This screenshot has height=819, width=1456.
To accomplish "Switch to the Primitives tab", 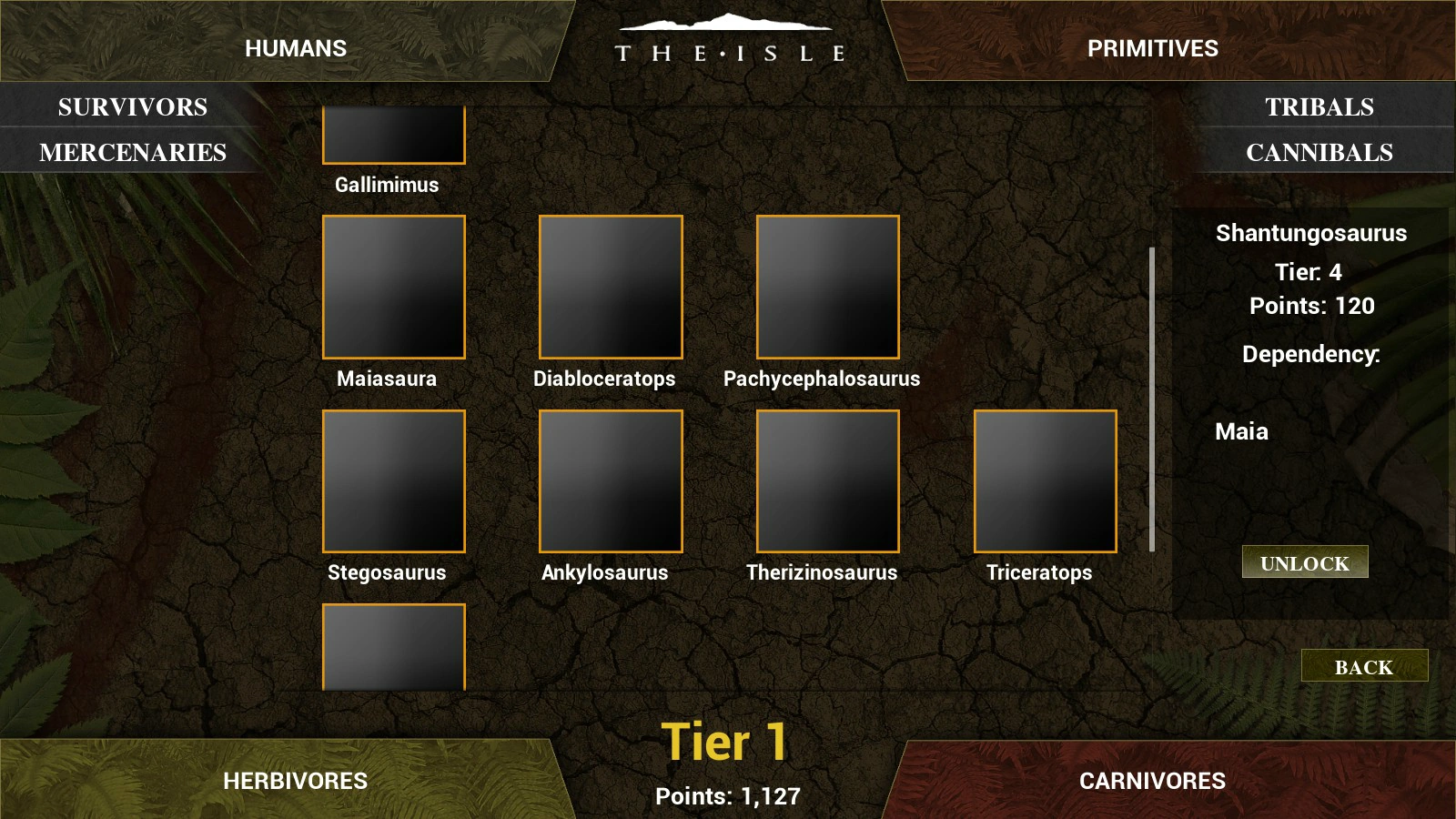I will tap(1152, 47).
